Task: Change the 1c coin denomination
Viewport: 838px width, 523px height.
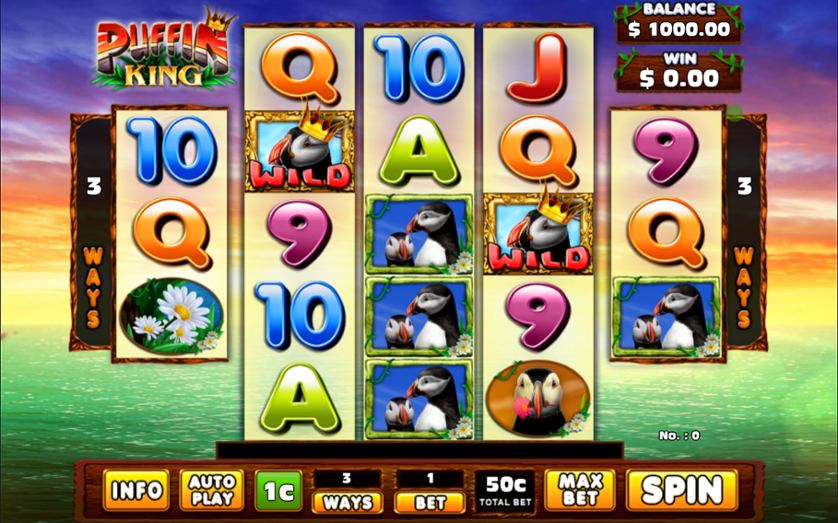Action: (277, 490)
